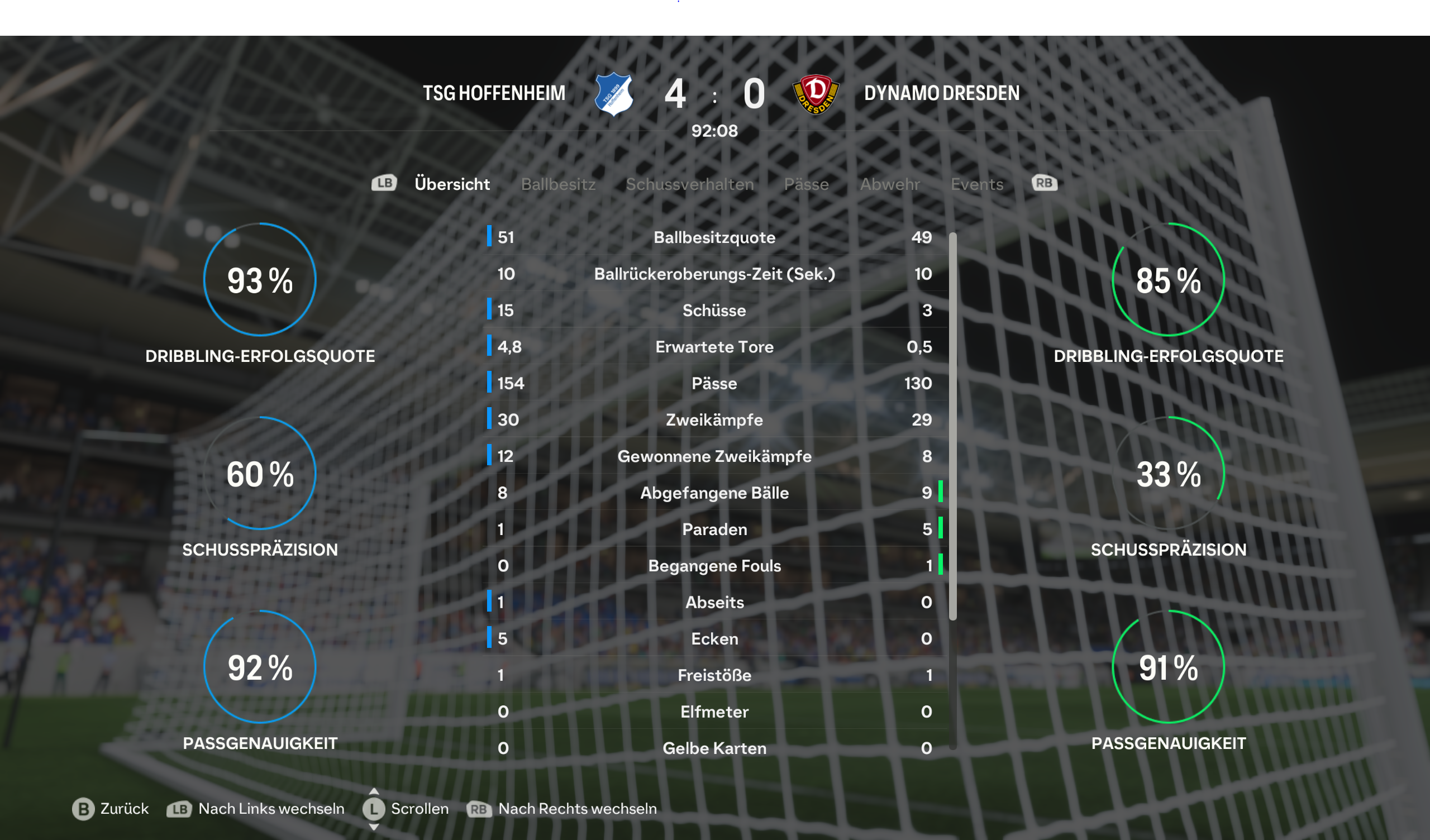This screenshot has height=840, width=1430.
Task: Choose Nach Links wechseln
Action: click(255, 808)
